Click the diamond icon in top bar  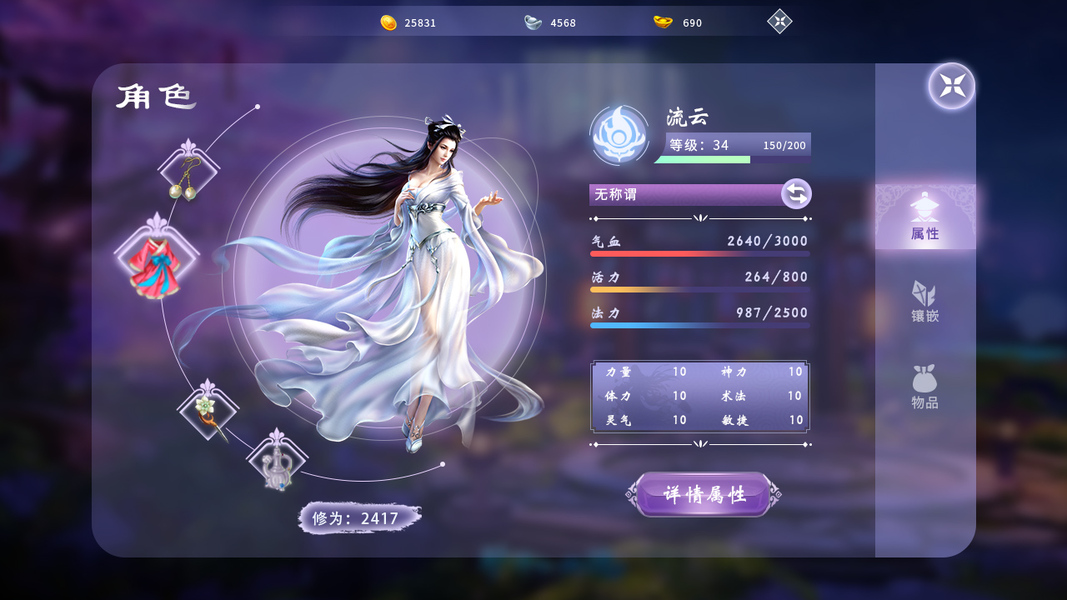pos(779,21)
